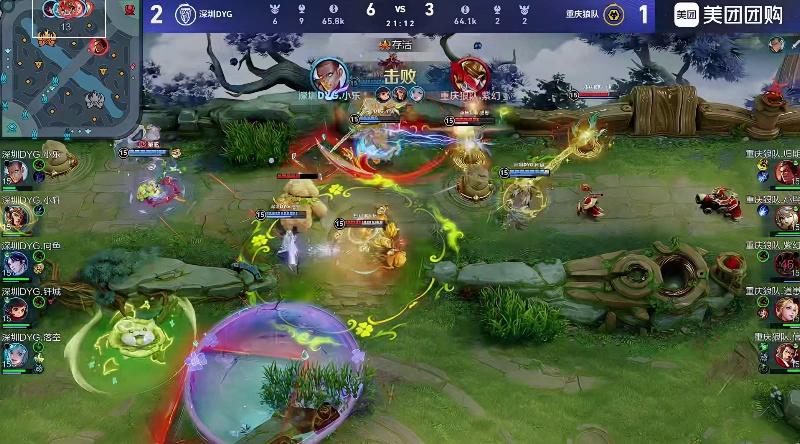
Task: Click the 深圳DYG team logo in scoreboard
Action: pos(185,16)
